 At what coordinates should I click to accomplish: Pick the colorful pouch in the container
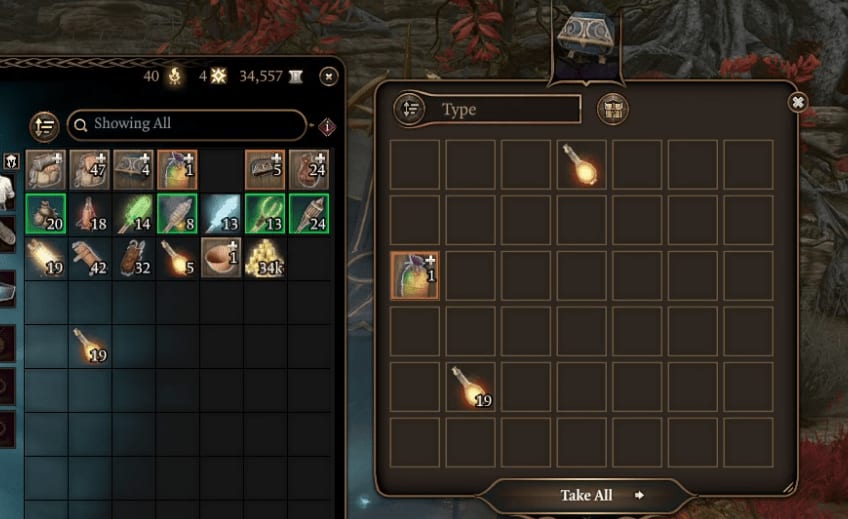click(x=414, y=275)
